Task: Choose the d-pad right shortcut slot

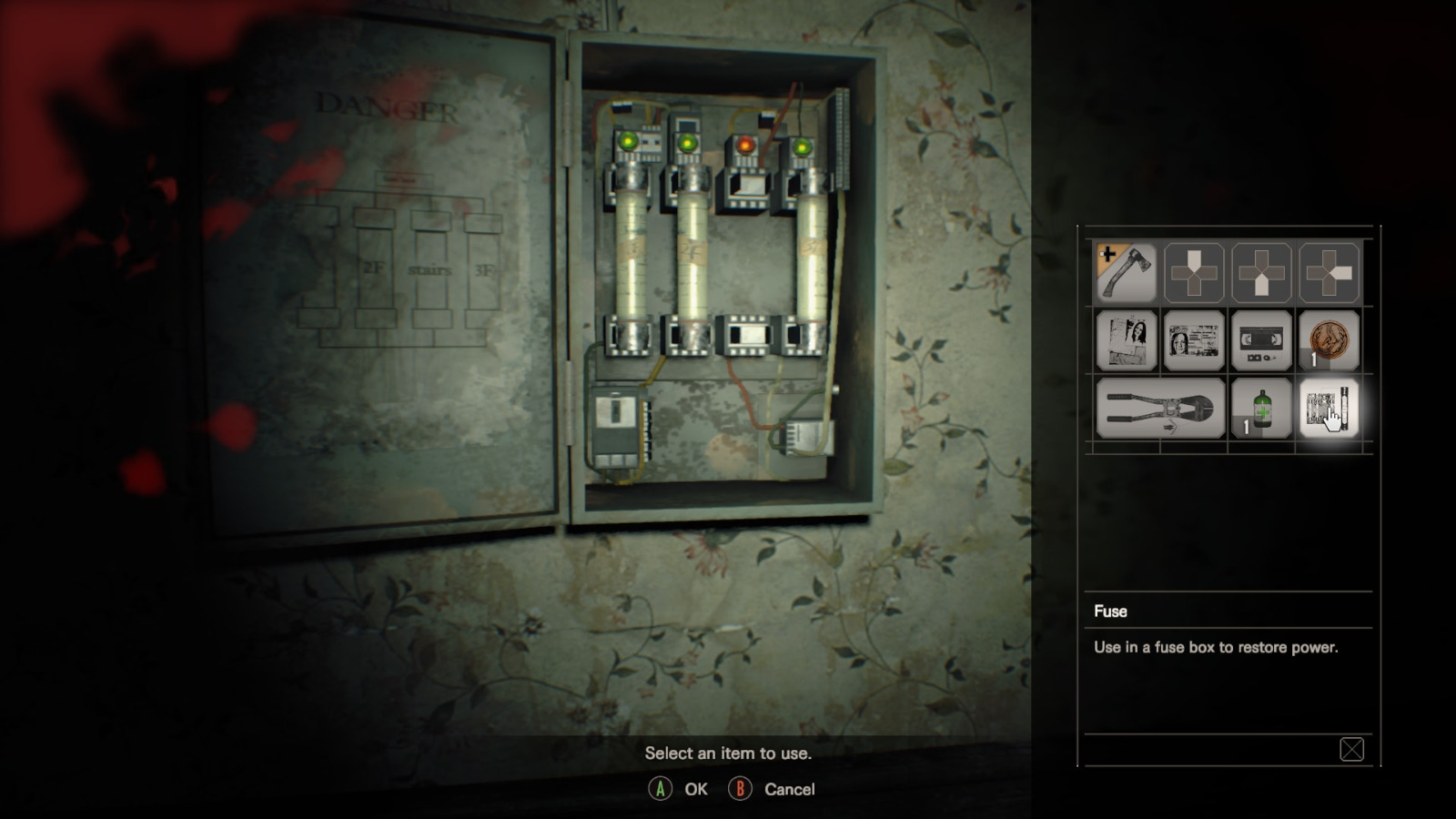Action: pos(1329,272)
